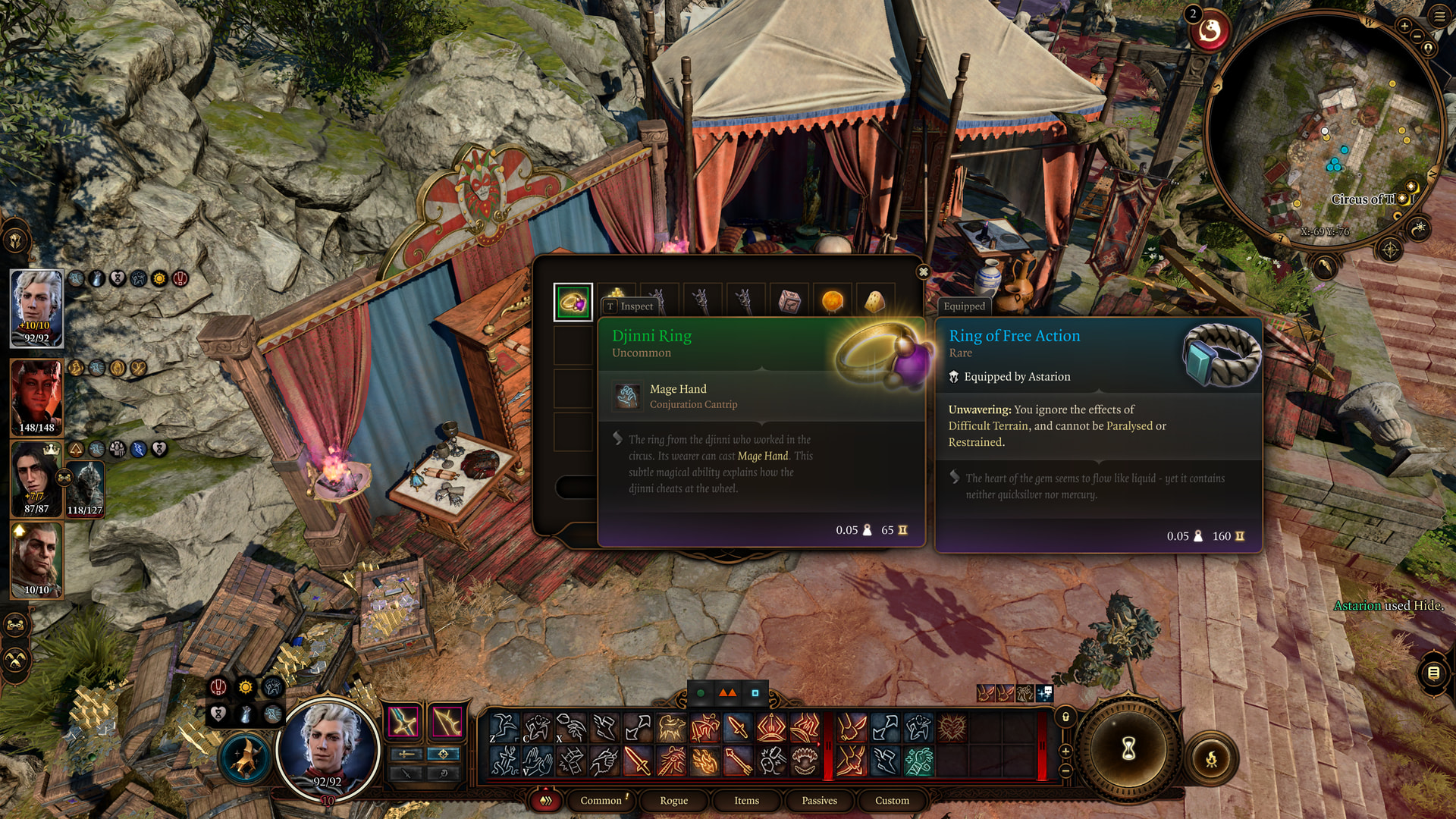Show the Items hotbar tab

pyautogui.click(x=746, y=800)
